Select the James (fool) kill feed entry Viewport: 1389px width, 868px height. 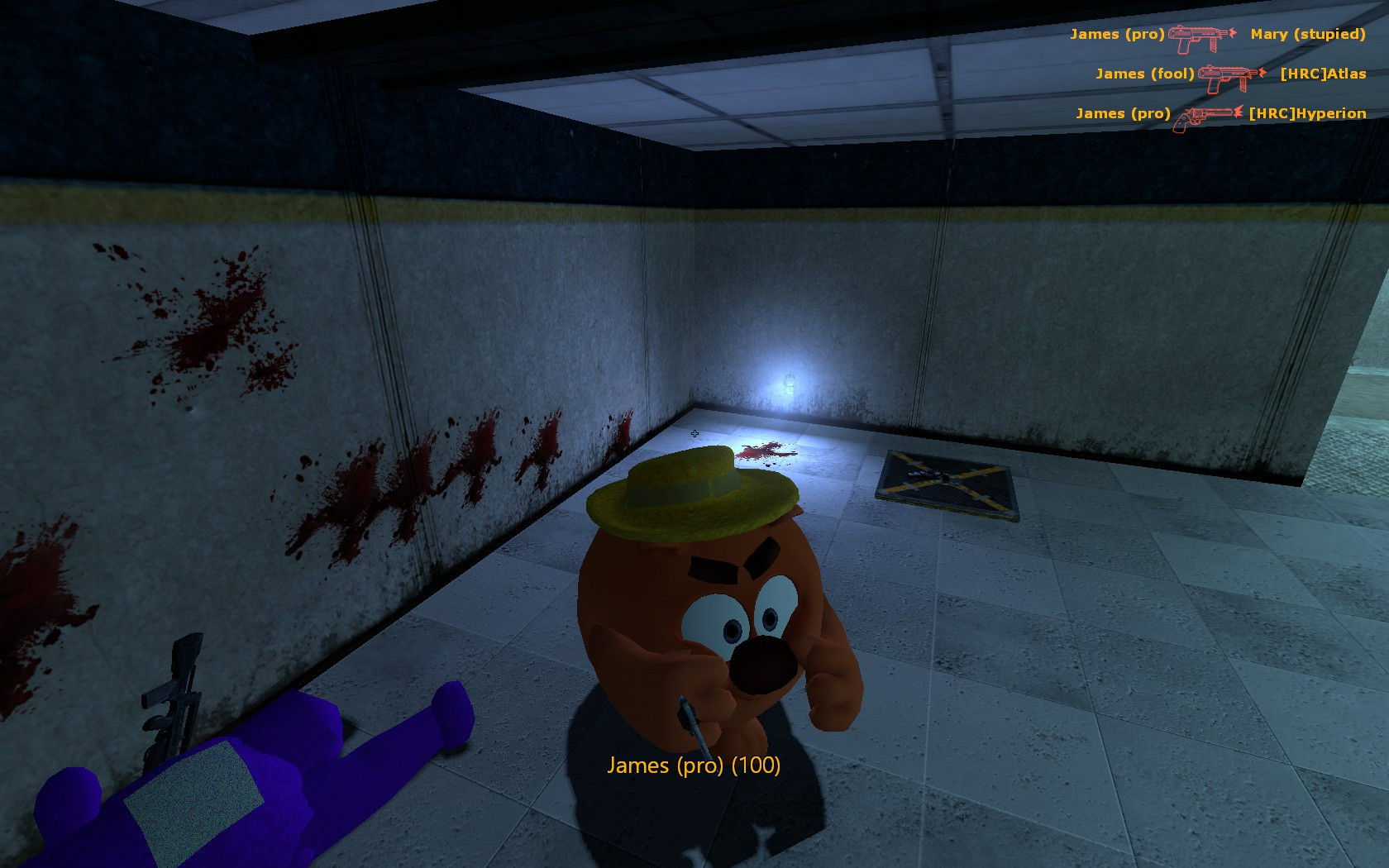[x=1145, y=74]
